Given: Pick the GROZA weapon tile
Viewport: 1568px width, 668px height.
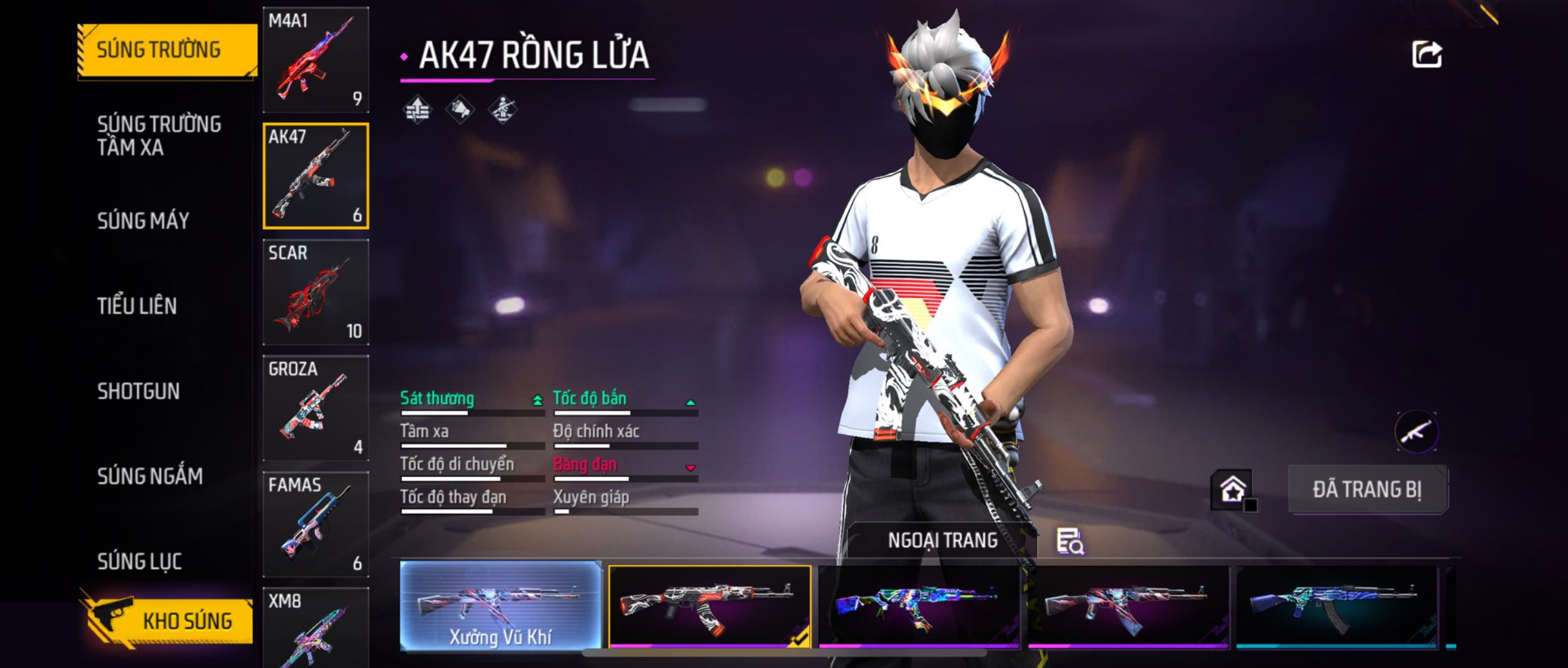Looking at the screenshot, I should pos(315,408).
